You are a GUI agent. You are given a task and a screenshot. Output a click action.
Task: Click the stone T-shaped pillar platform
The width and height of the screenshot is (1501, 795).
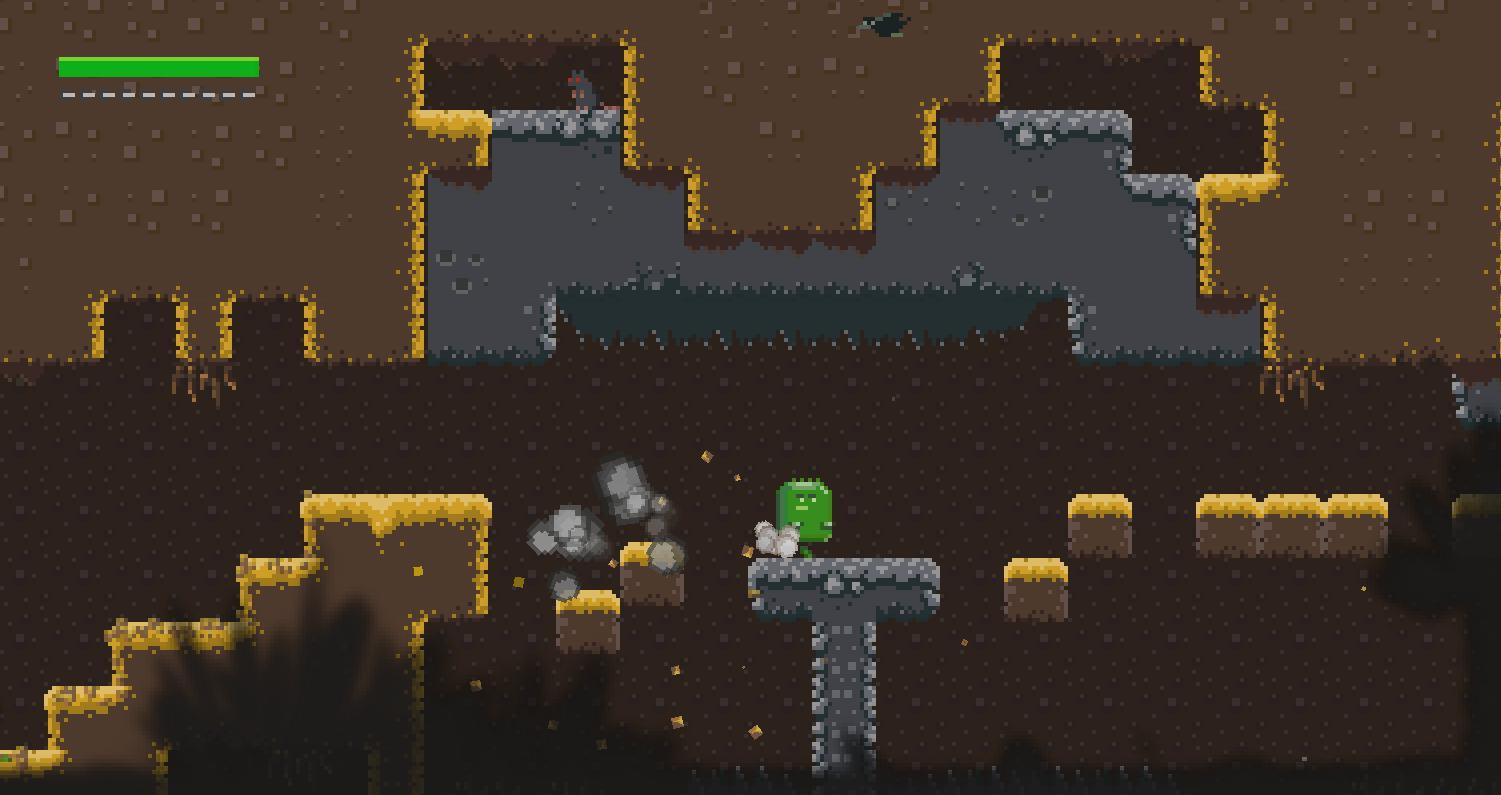(840, 640)
